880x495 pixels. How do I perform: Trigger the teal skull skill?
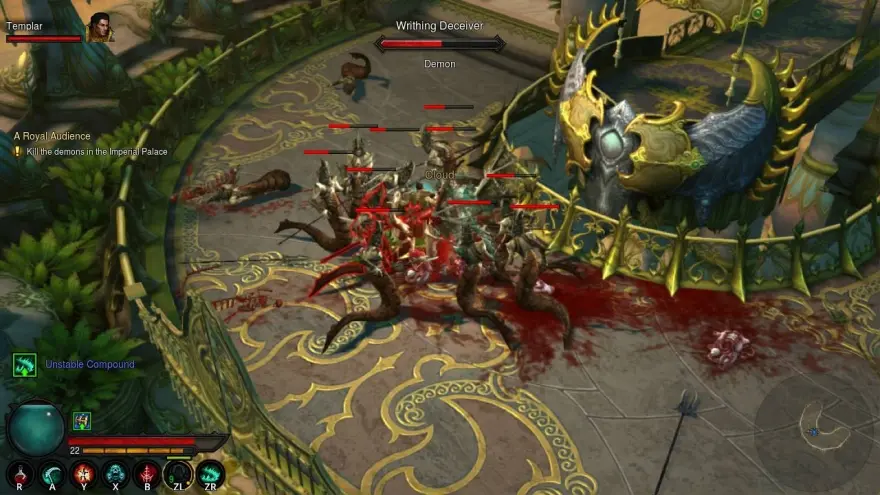click(x=115, y=472)
